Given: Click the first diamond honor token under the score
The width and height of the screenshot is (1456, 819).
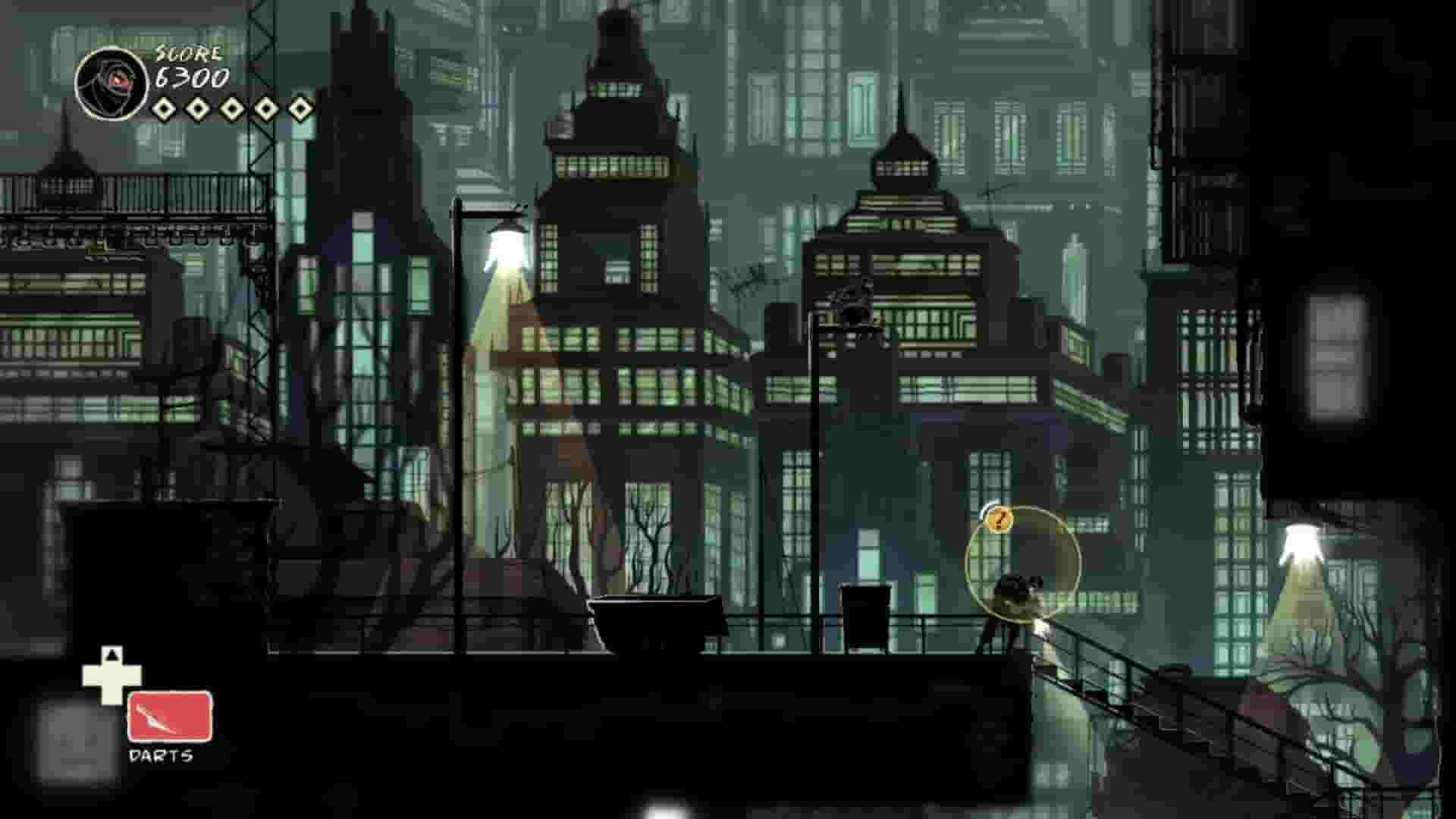Looking at the screenshot, I should 165,108.
